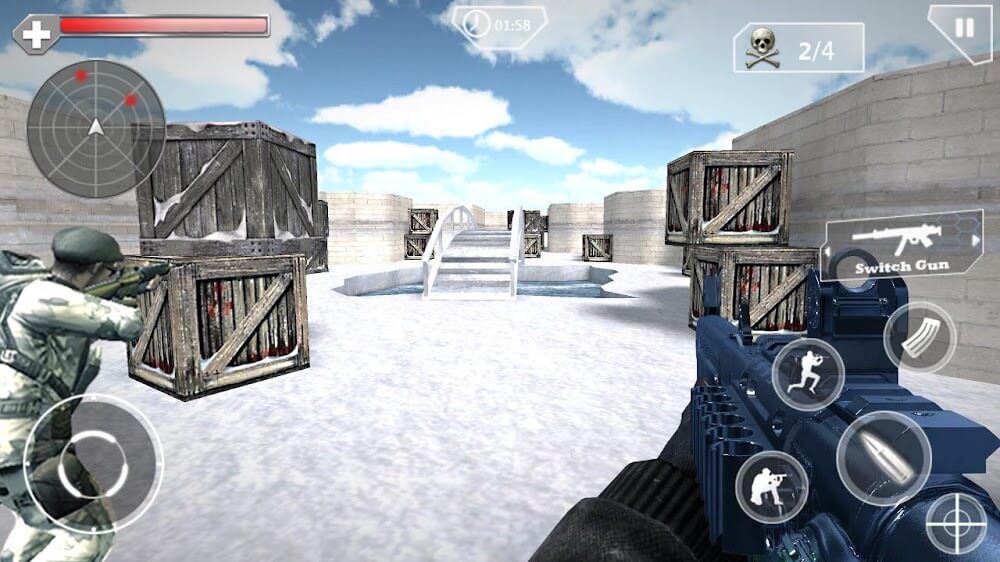
Task: Pause the game
Action: [x=963, y=29]
